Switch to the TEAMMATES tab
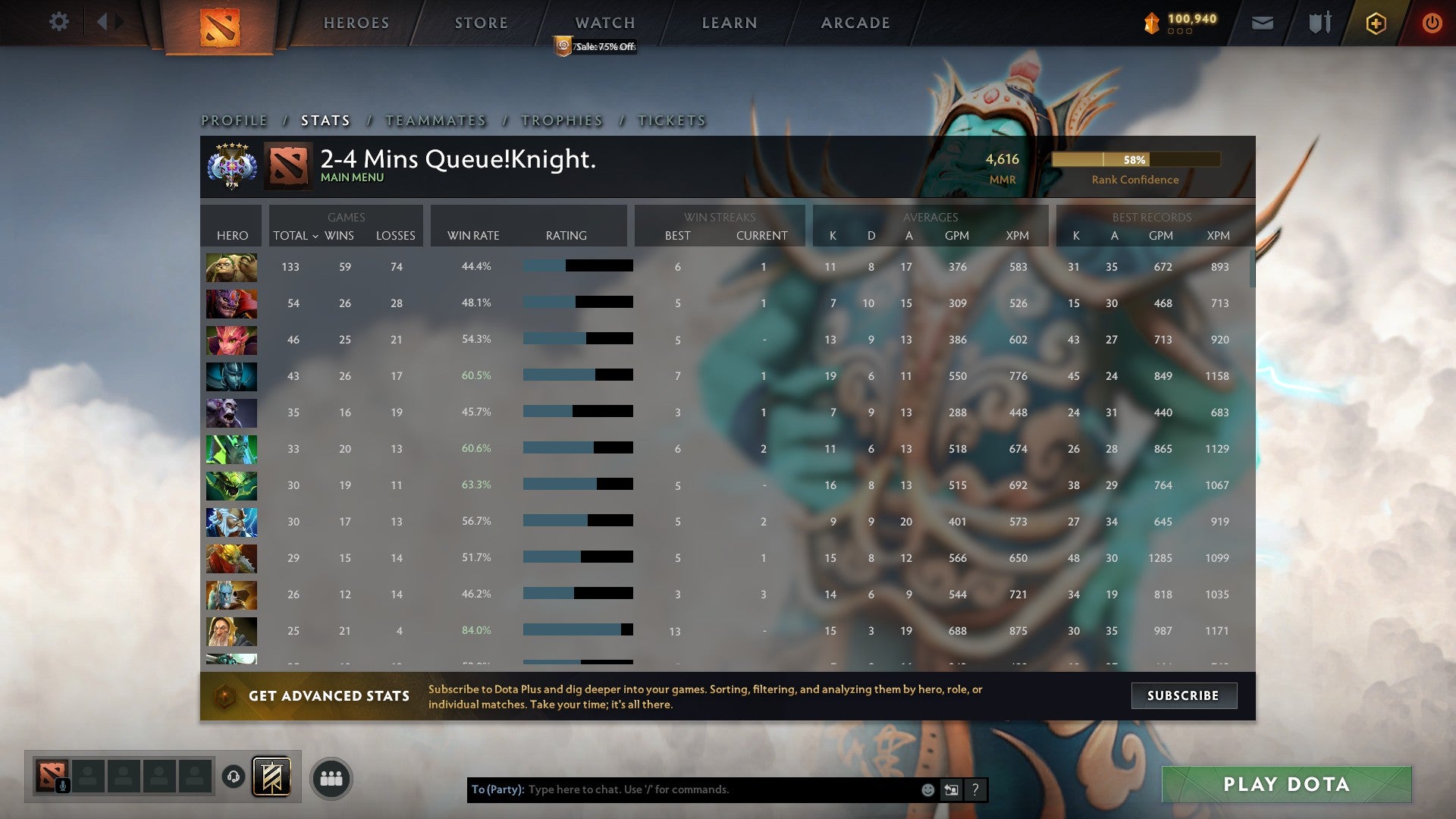The image size is (1456, 819). (435, 120)
